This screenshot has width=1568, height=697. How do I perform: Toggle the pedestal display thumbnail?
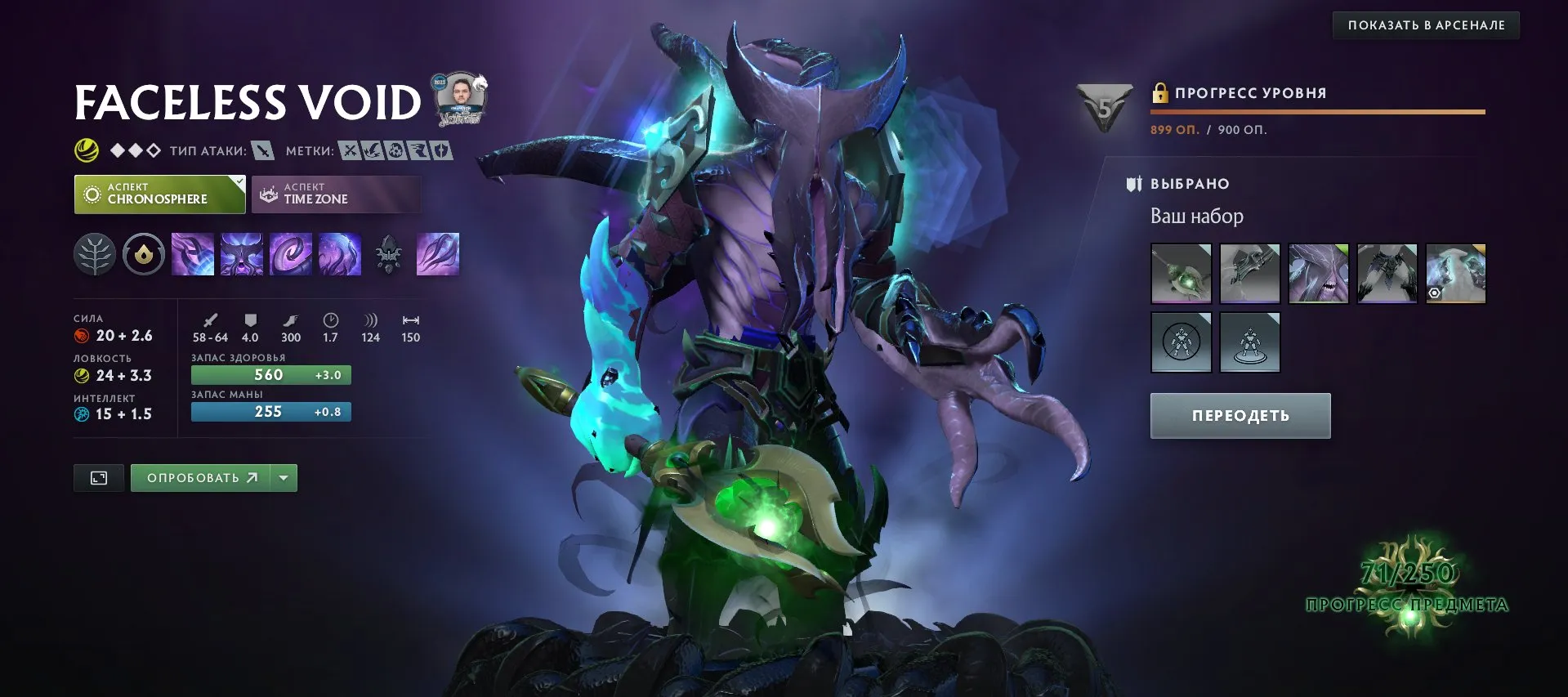[x=1250, y=342]
